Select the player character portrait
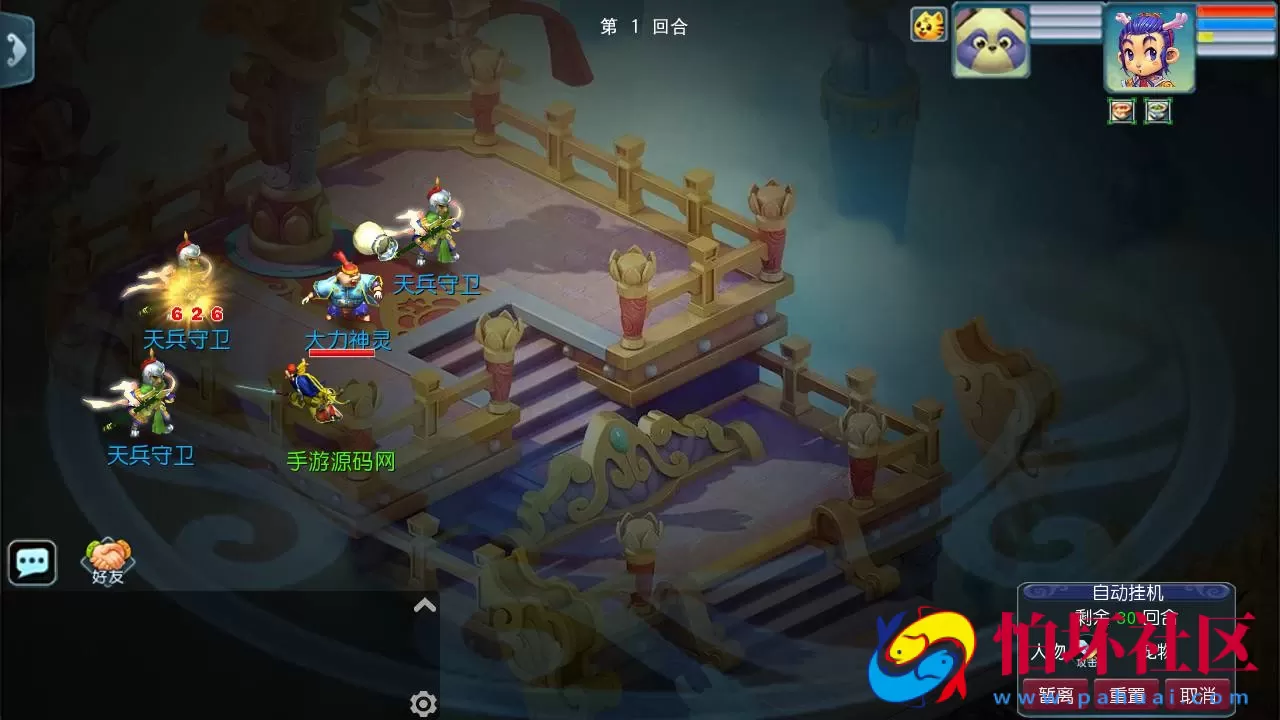Image resolution: width=1280 pixels, height=720 pixels. pos(1147,47)
